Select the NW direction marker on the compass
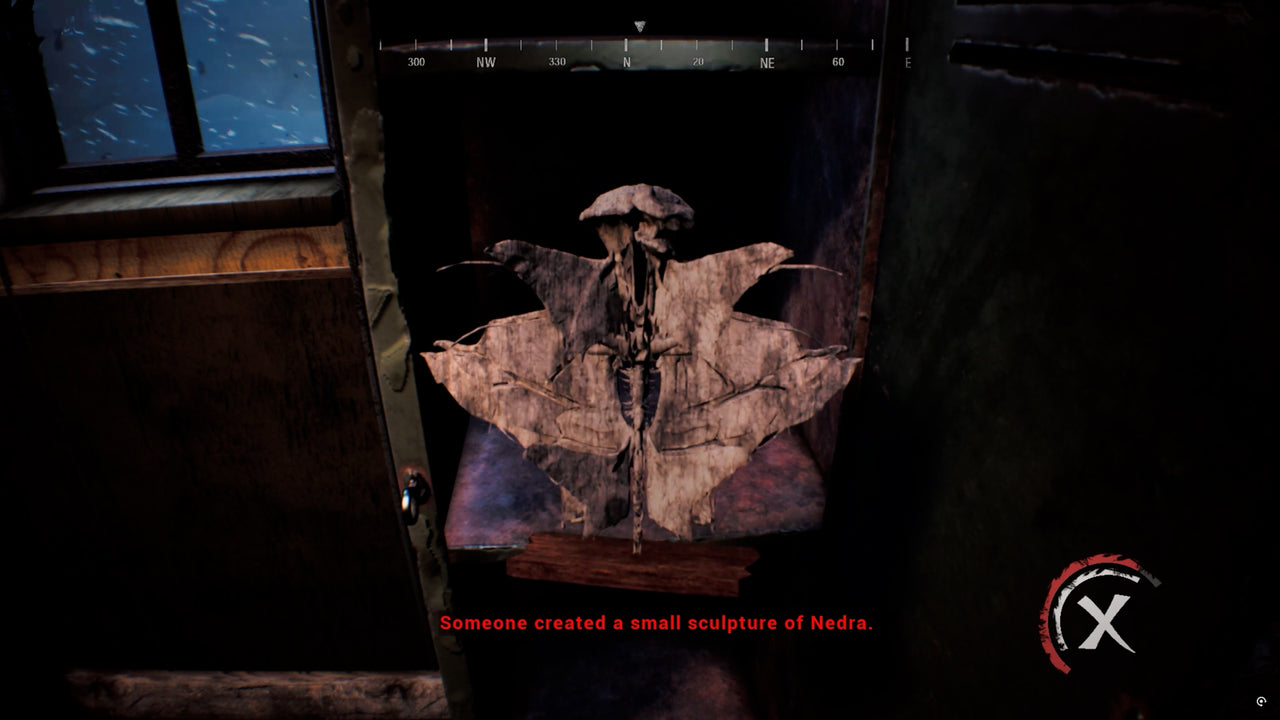Image resolution: width=1280 pixels, height=720 pixels. (484, 59)
